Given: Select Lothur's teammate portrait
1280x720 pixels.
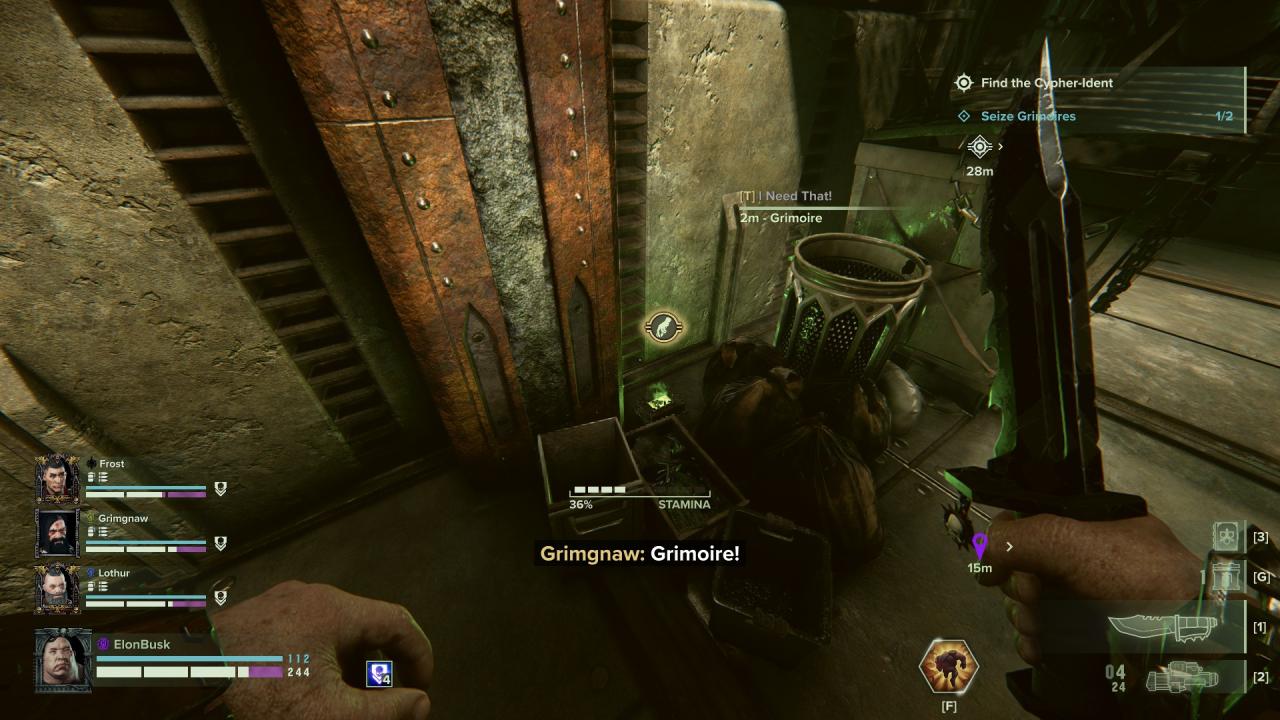Looking at the screenshot, I should pyautogui.click(x=57, y=588).
